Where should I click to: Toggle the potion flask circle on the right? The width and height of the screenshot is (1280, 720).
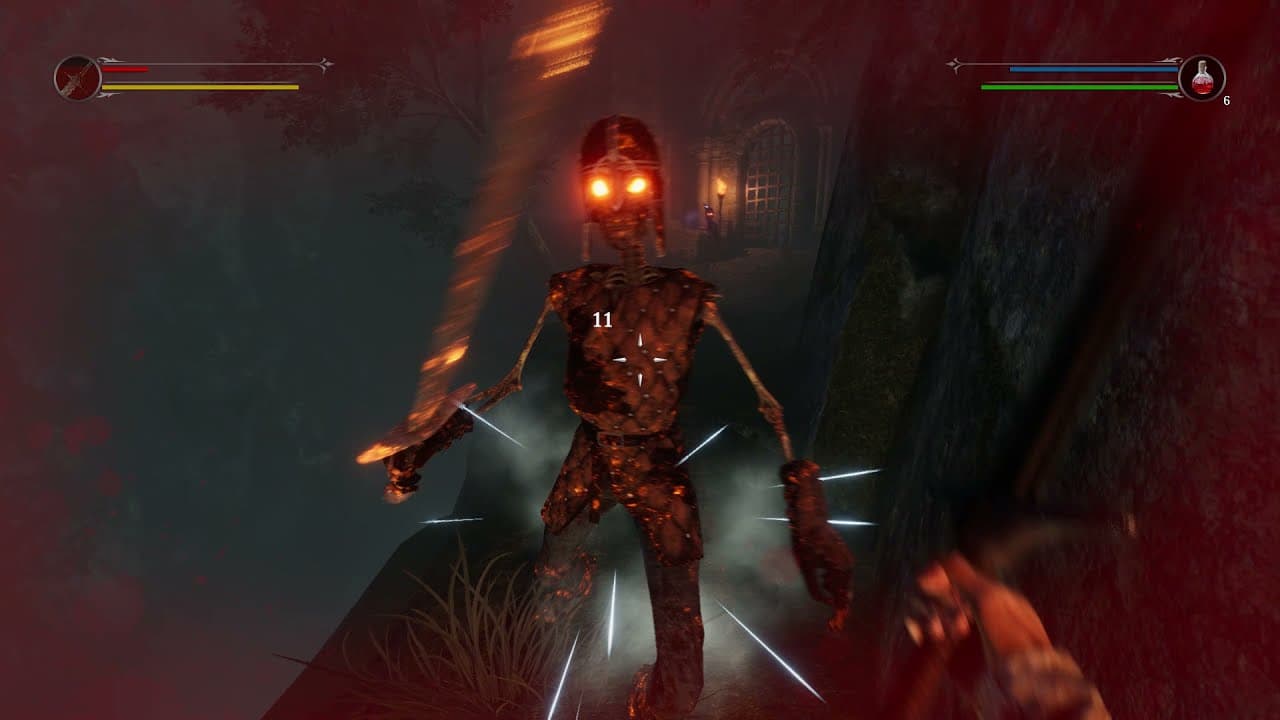[1203, 77]
